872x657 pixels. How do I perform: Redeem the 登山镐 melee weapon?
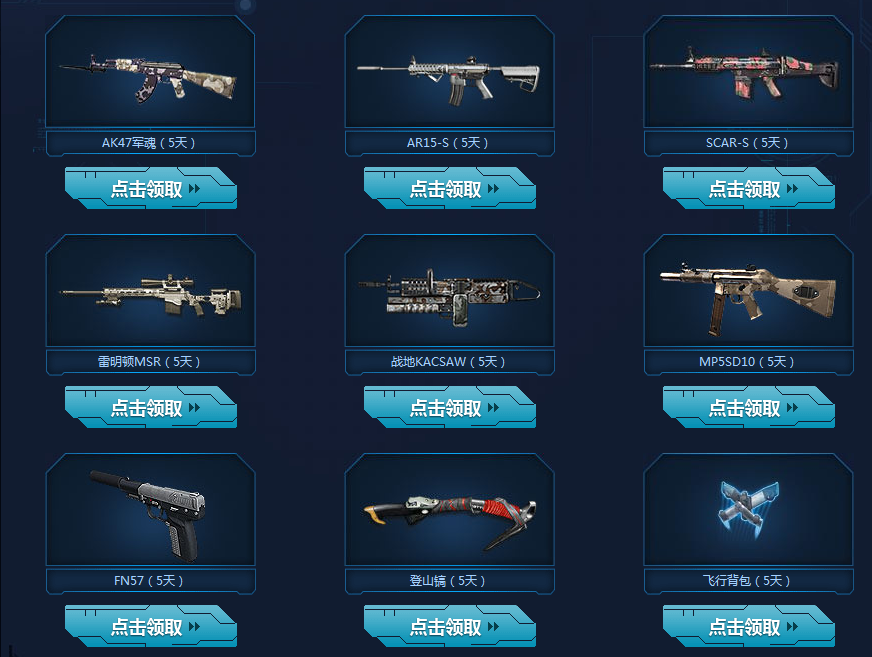pos(449,627)
